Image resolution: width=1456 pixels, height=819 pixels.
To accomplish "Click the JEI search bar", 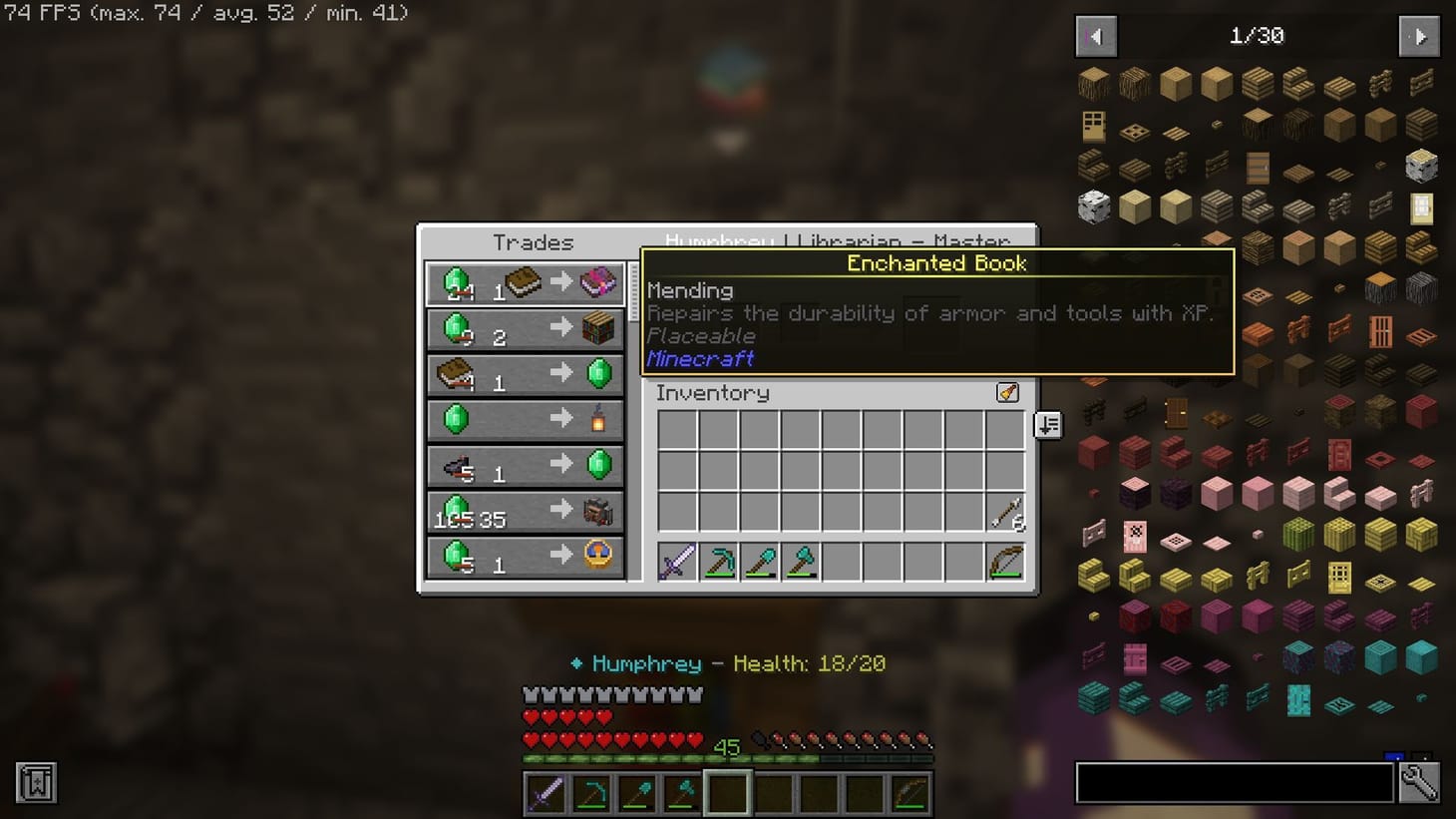I will click(x=1234, y=782).
